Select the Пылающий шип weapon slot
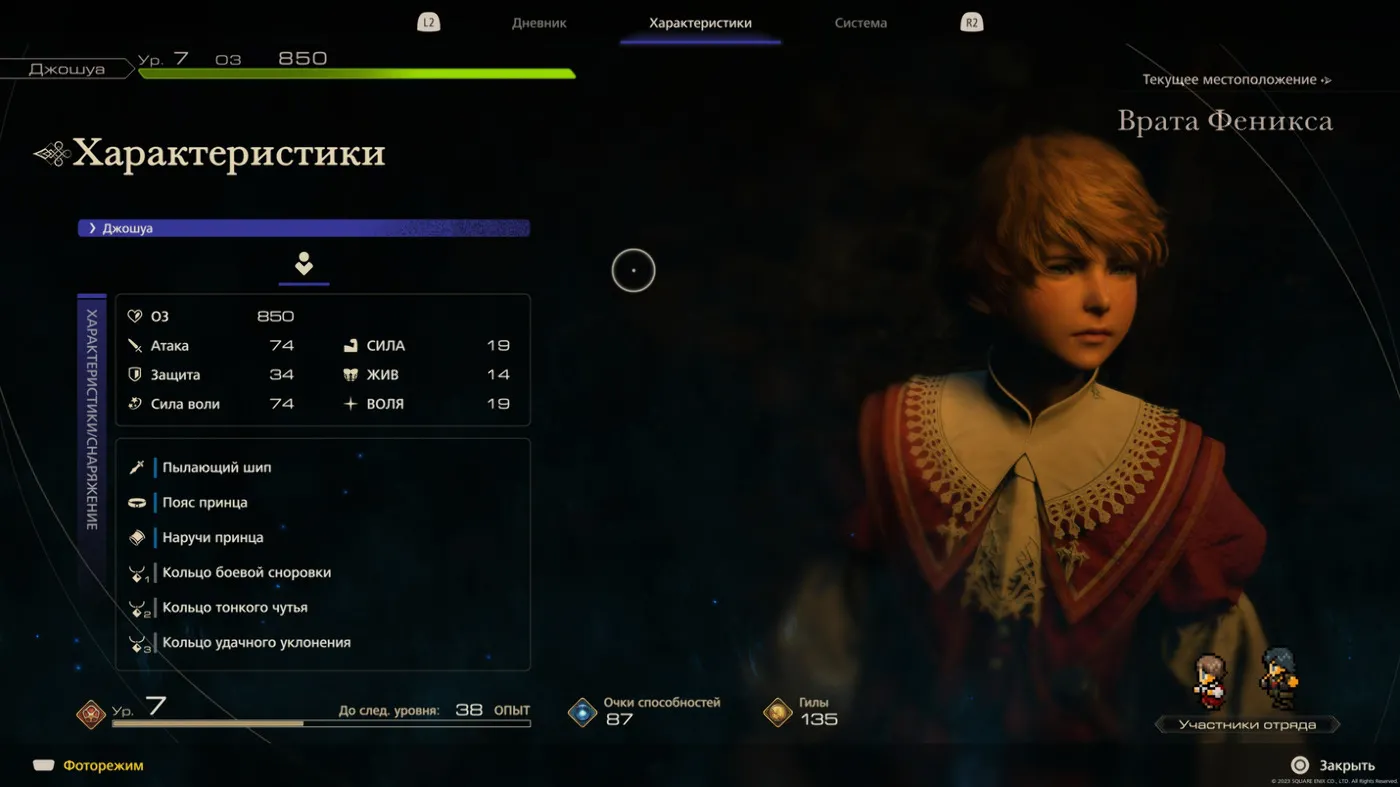Screen dimensions: 1400x787 click(217, 467)
